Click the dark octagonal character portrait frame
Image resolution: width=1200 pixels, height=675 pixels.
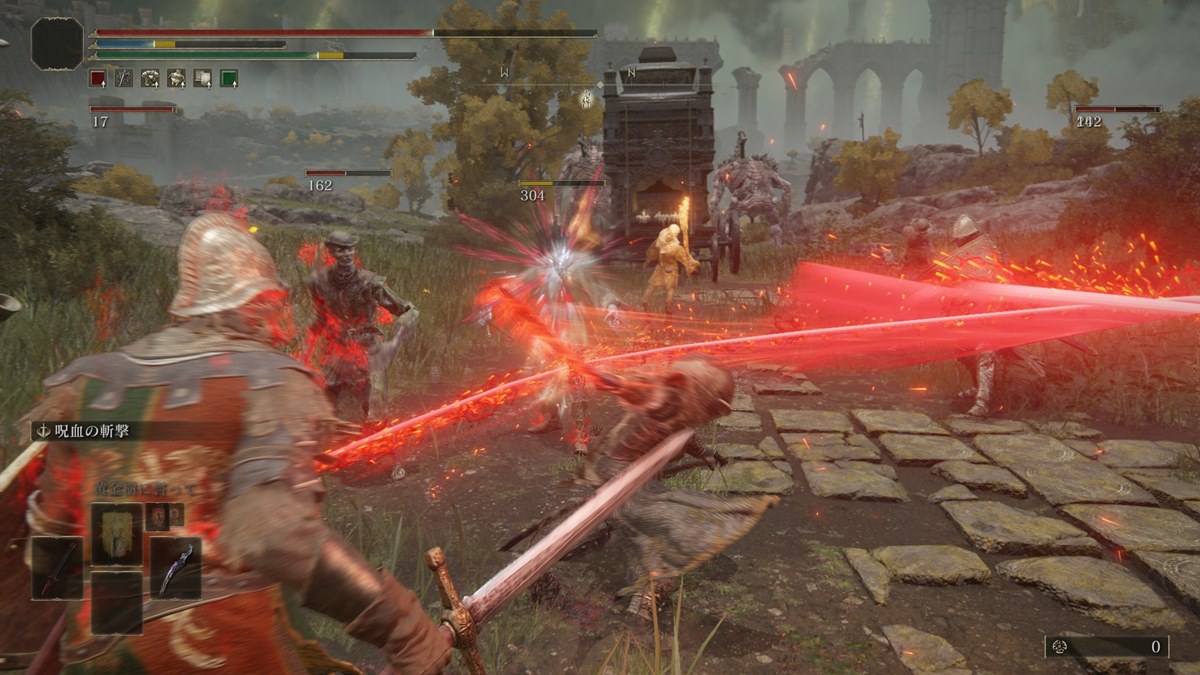pos(57,44)
